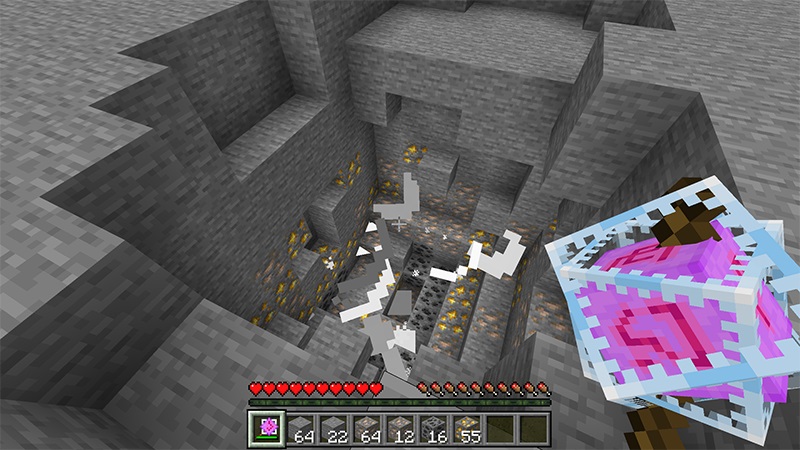Select the pink crystal hammer hotbar slot
The height and width of the screenshot is (450, 800).
click(266, 428)
